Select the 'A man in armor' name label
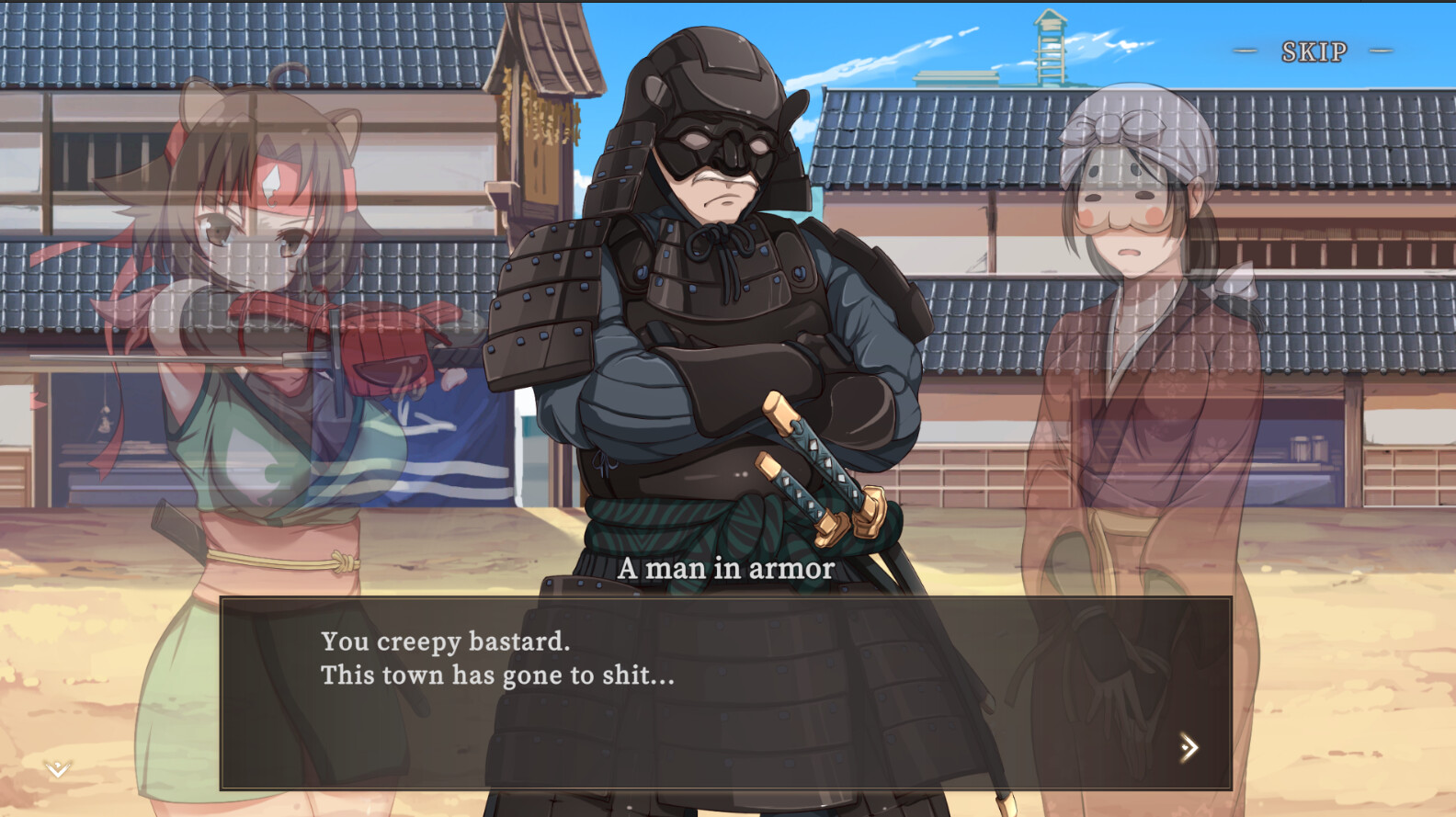The width and height of the screenshot is (1456, 817). coord(727,569)
